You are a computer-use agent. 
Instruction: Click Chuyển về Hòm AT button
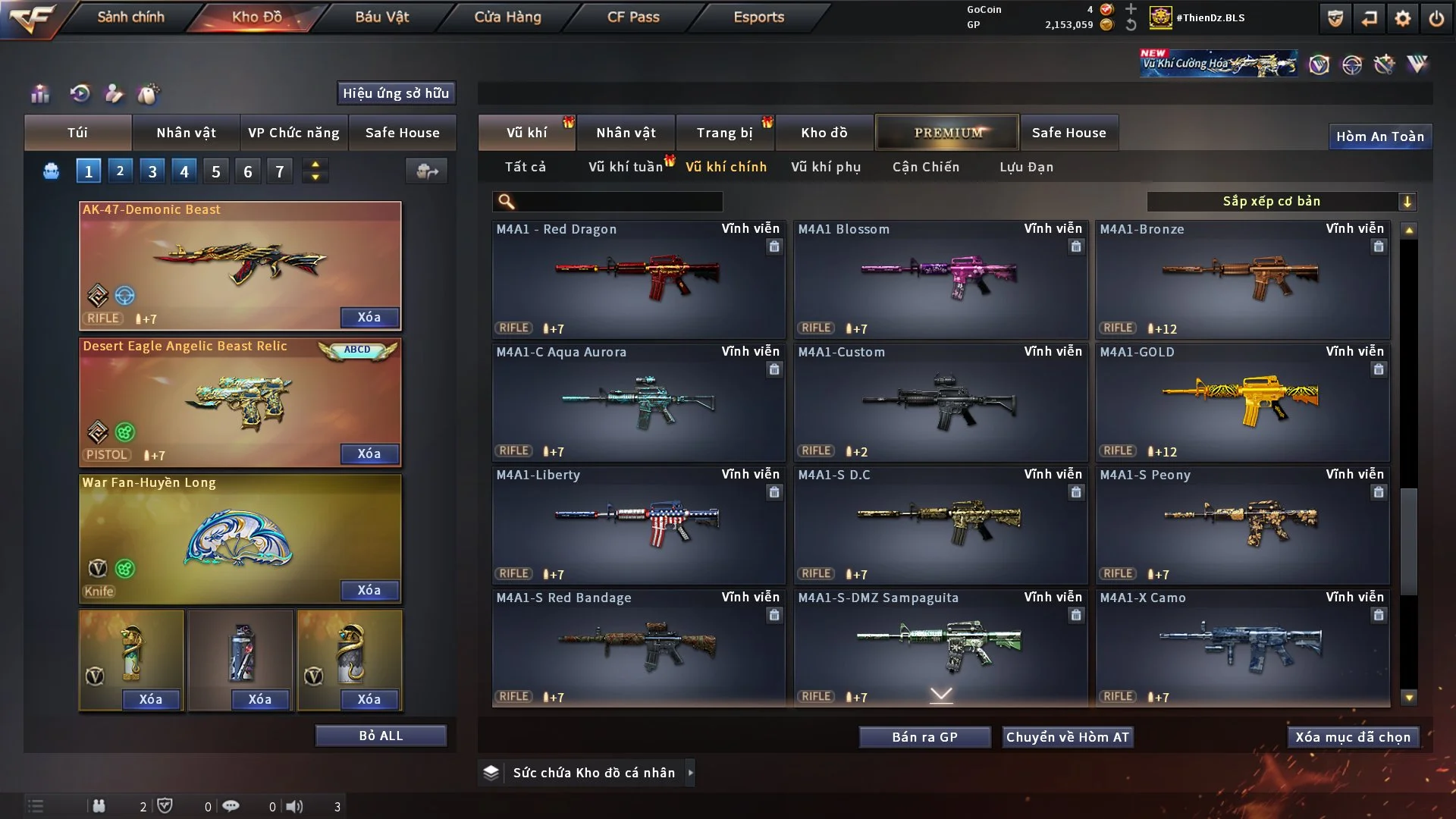(x=1068, y=737)
